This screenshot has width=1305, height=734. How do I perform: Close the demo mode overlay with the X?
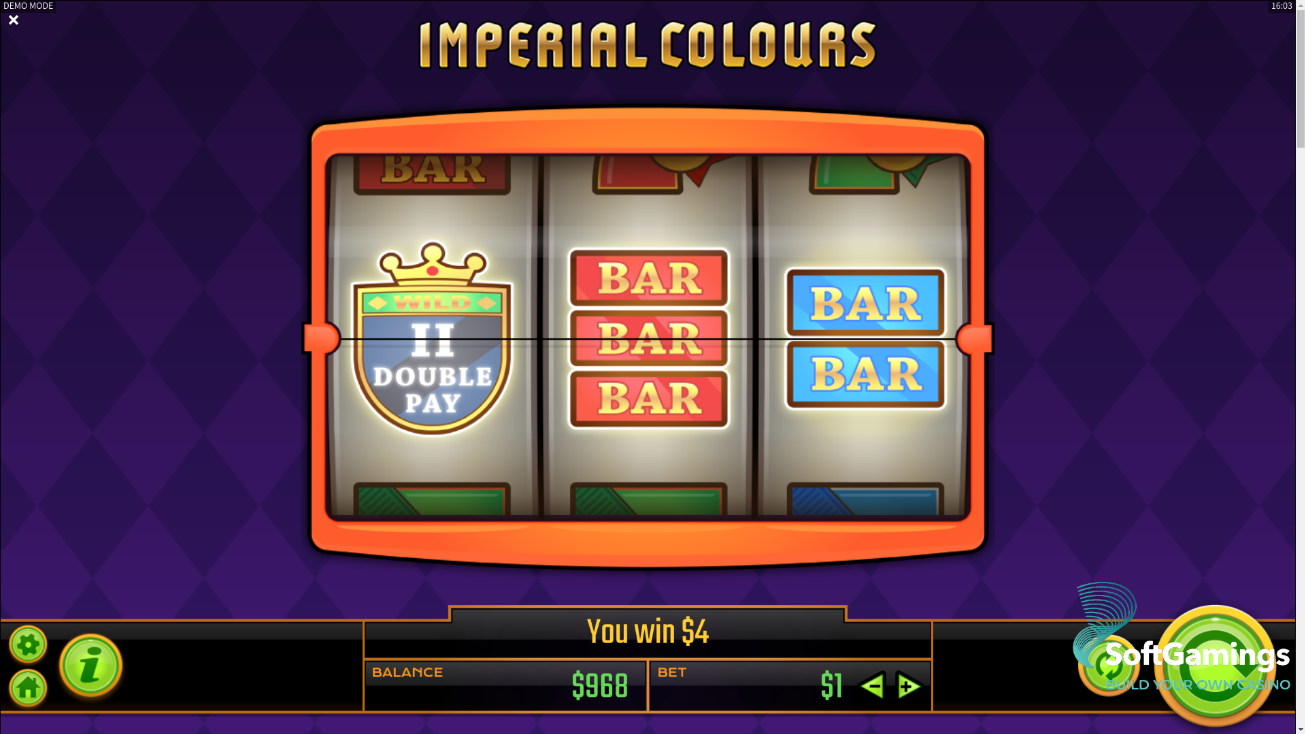coord(13,20)
